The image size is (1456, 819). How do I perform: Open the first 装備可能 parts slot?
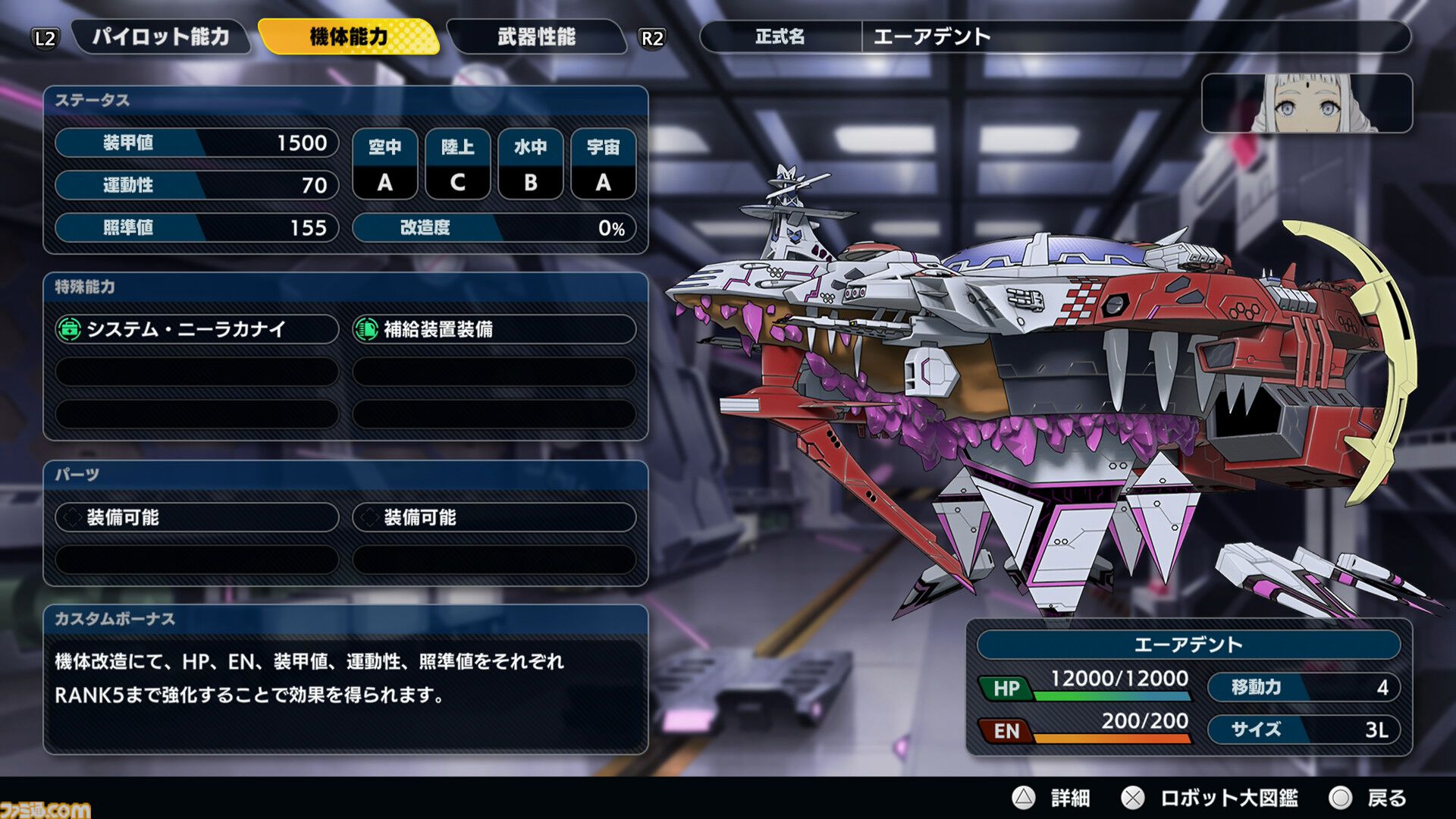click(193, 517)
